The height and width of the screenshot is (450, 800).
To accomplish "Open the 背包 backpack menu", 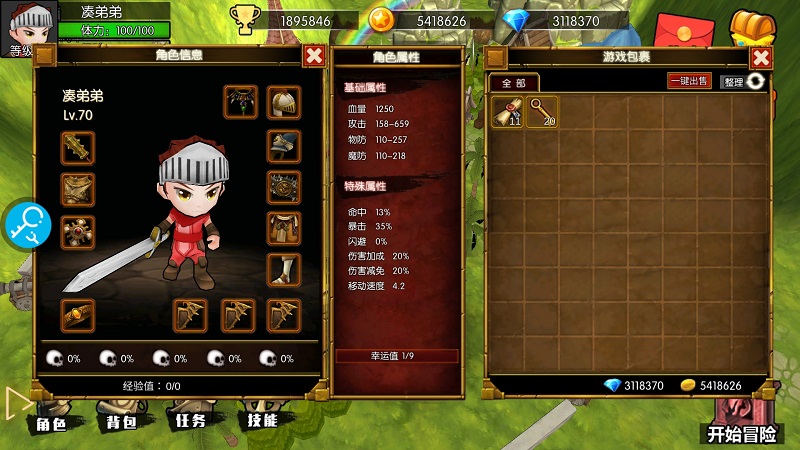I will pos(121,422).
